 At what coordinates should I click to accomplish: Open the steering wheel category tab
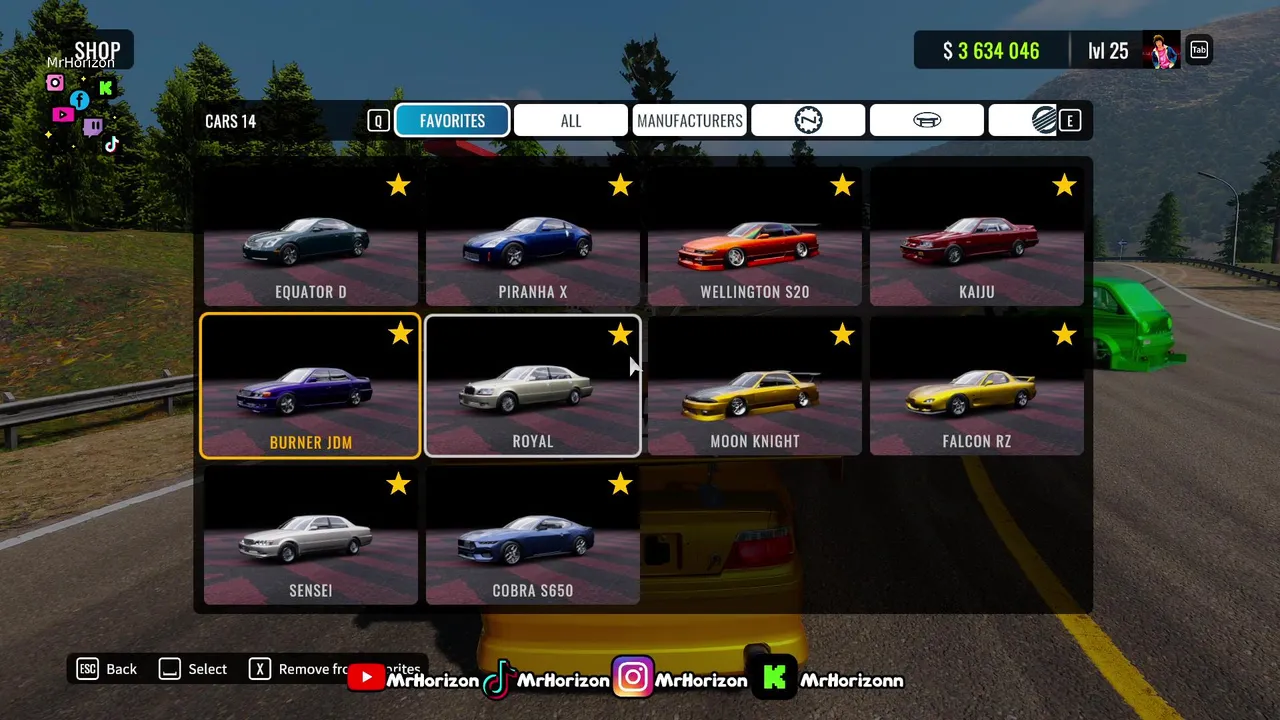pyautogui.click(x=926, y=121)
